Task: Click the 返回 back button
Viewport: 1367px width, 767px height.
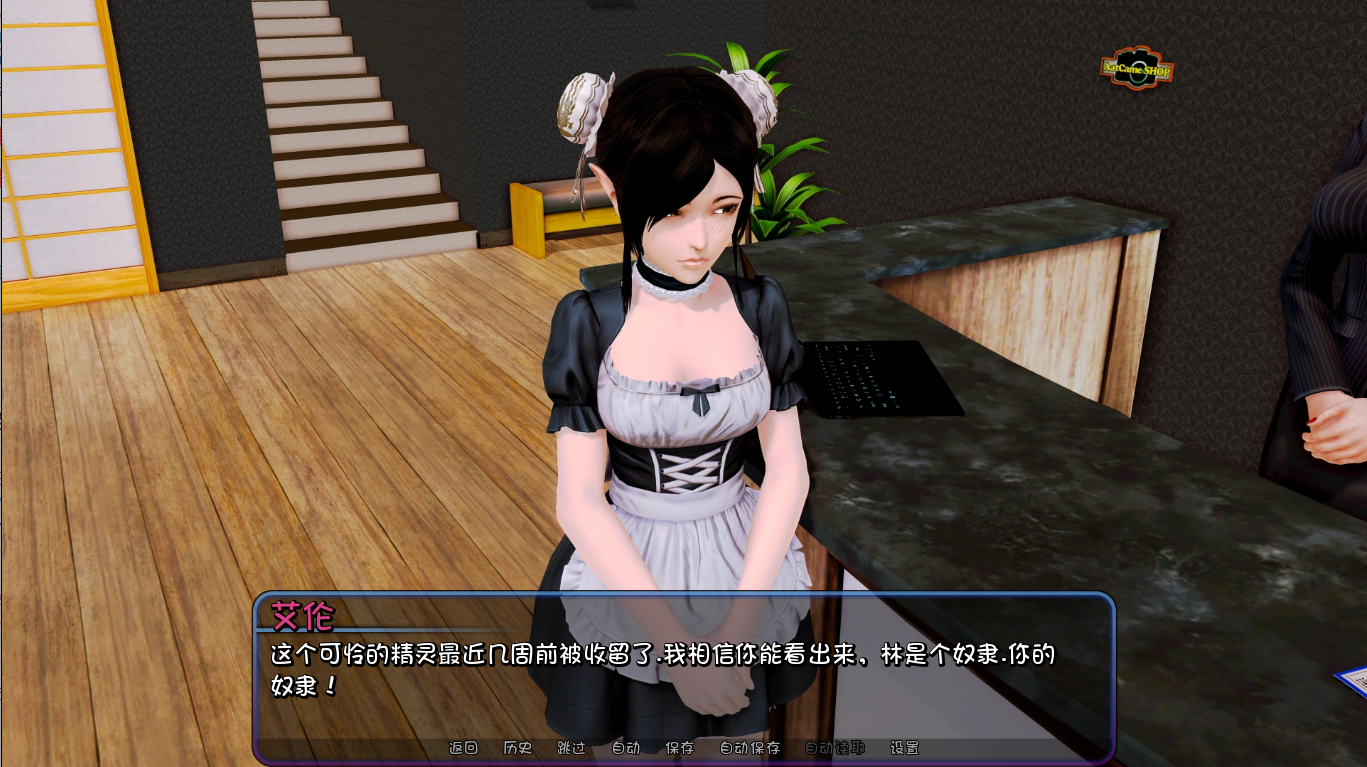Action: [x=462, y=747]
